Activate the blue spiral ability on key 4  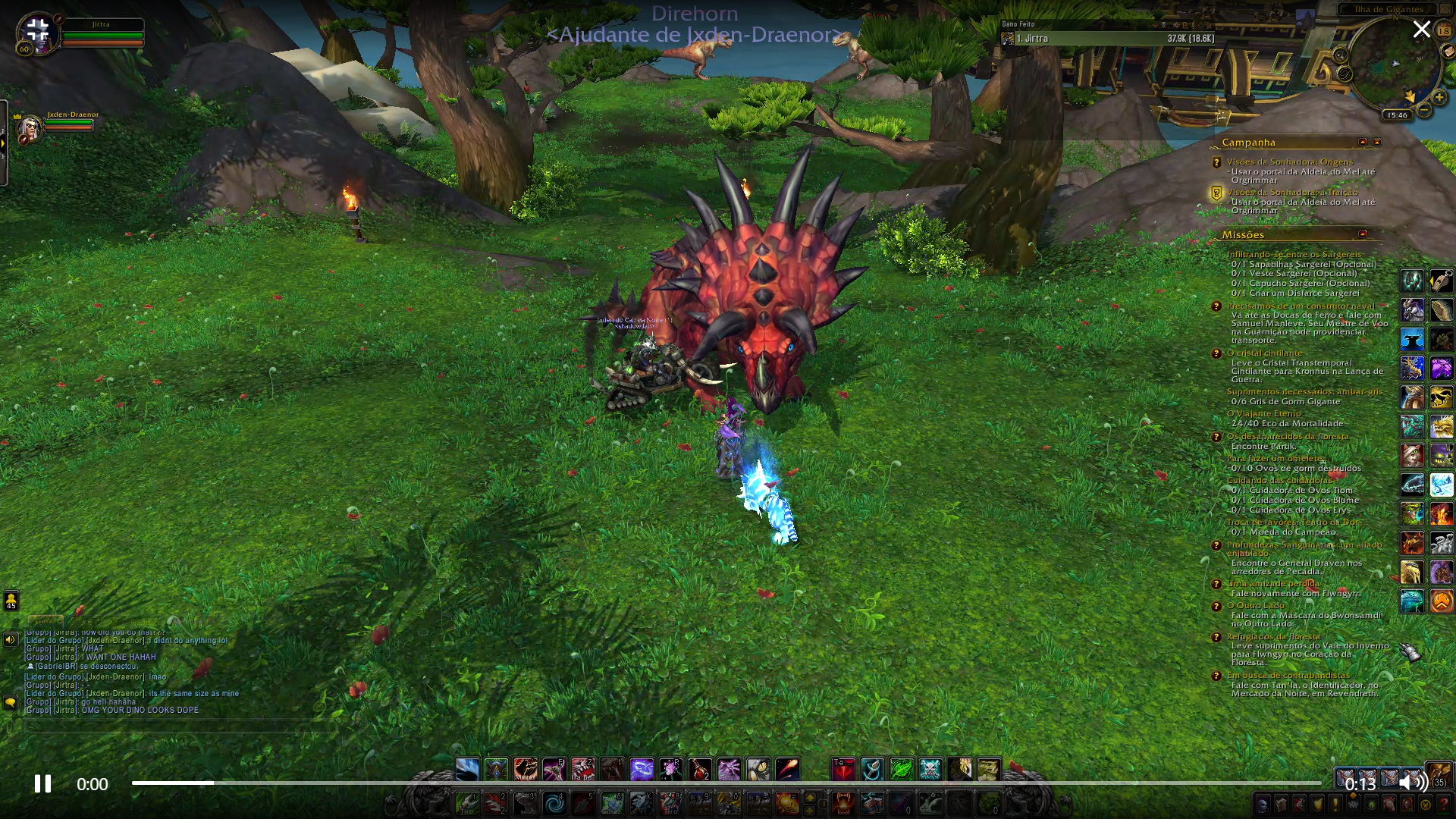(554, 802)
